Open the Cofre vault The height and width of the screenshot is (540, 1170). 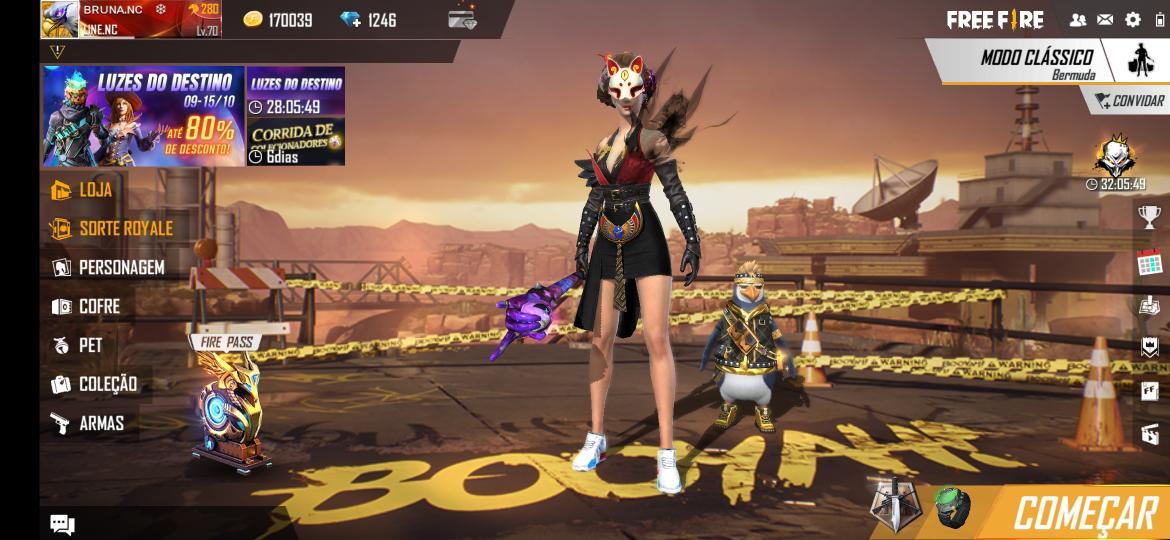(x=98, y=306)
